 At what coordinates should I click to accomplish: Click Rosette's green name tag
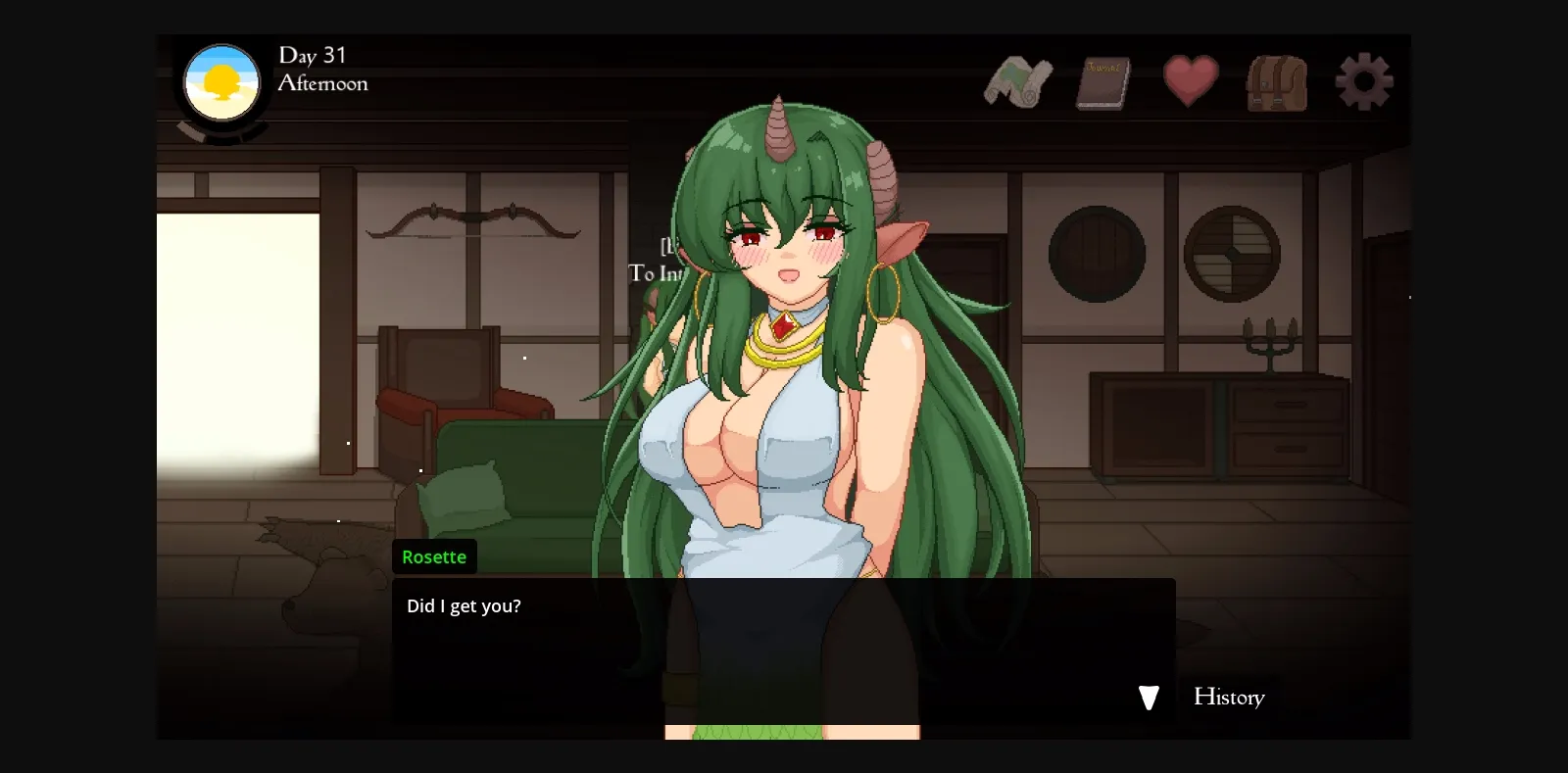434,556
